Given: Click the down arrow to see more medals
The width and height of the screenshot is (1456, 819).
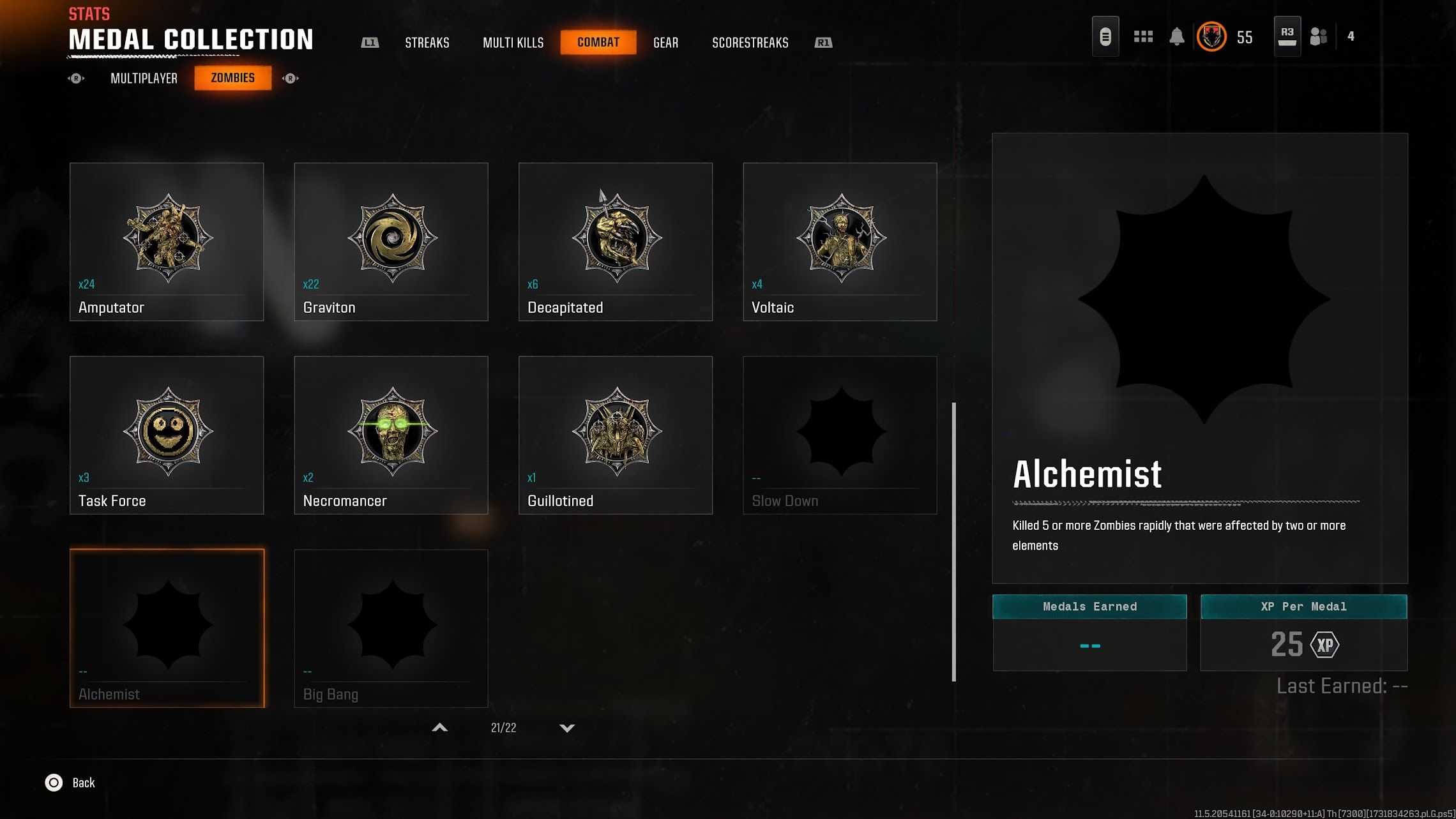Looking at the screenshot, I should tap(566, 727).
